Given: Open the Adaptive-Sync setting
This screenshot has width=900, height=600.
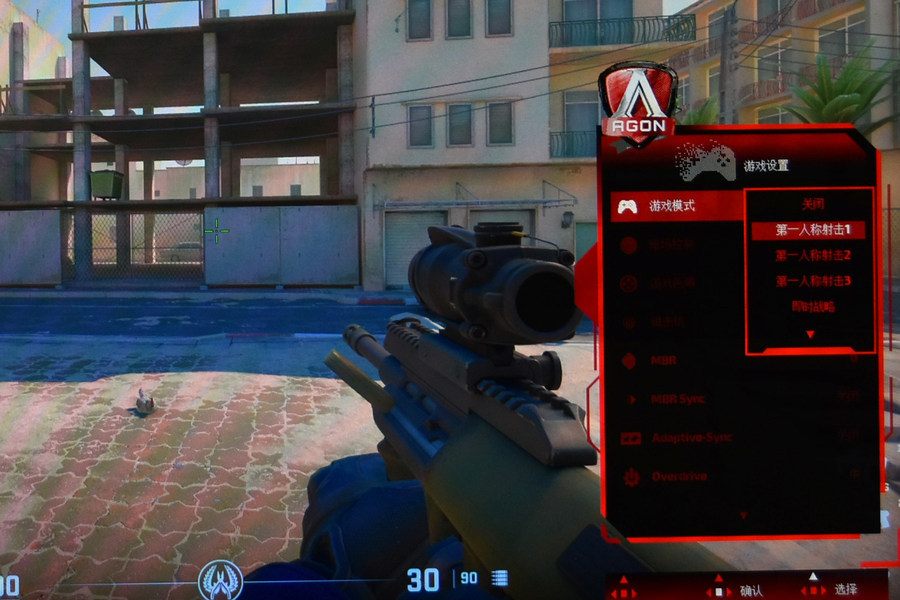Looking at the screenshot, I should coord(693,438).
